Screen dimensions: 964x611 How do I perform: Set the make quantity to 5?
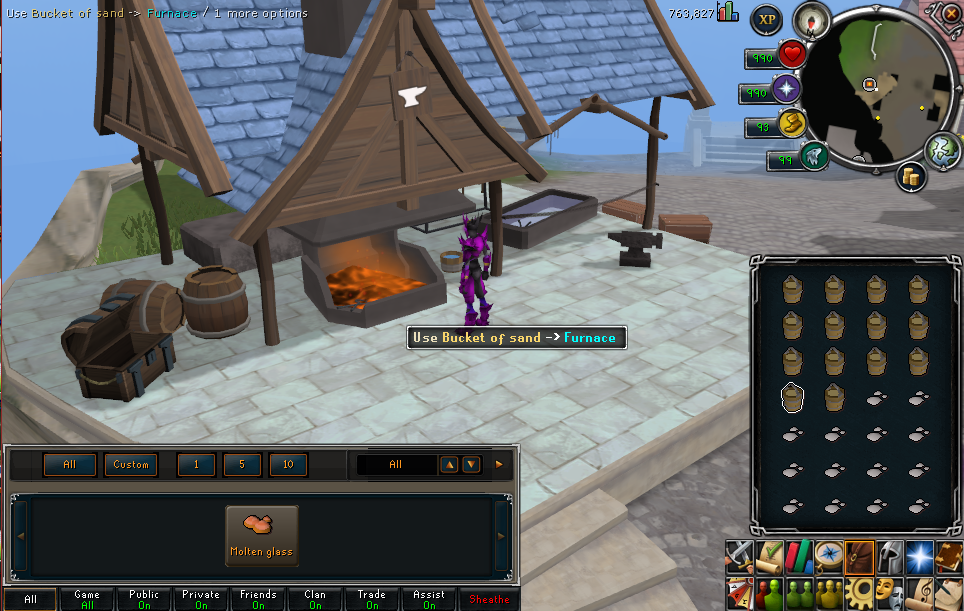coord(242,465)
